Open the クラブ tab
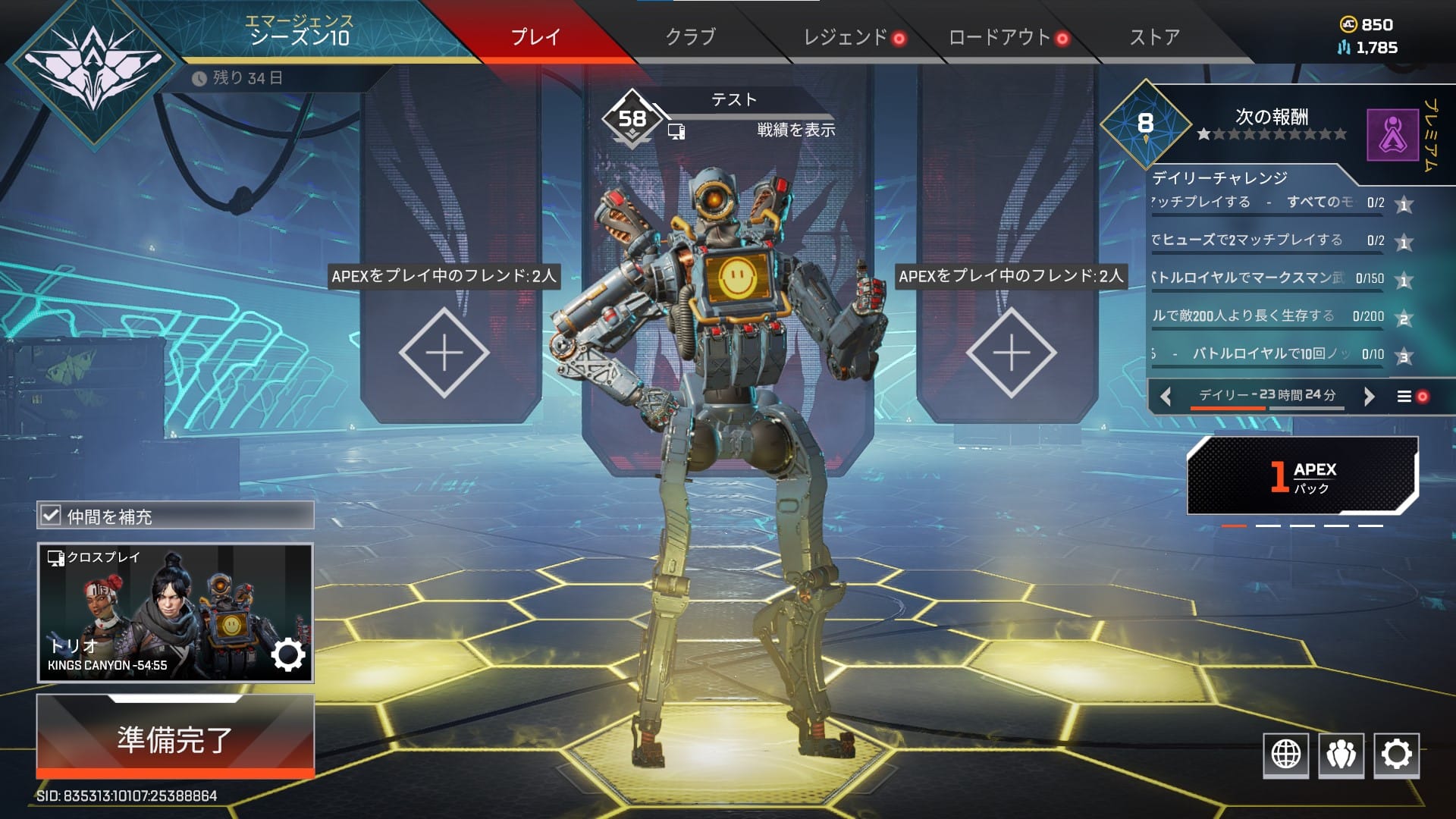This screenshot has height=819, width=1456. [690, 36]
